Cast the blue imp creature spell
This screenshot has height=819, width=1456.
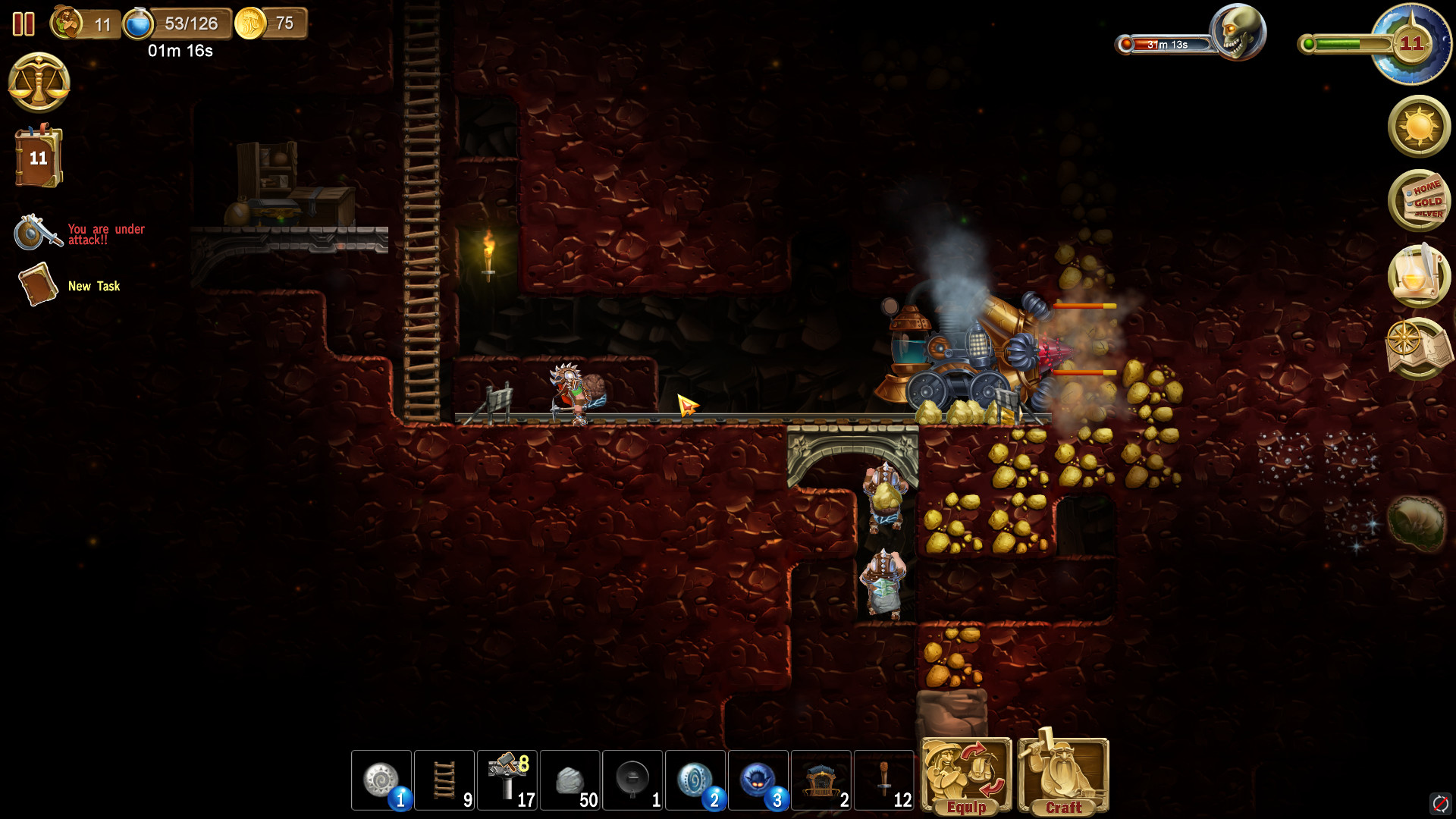click(x=758, y=780)
